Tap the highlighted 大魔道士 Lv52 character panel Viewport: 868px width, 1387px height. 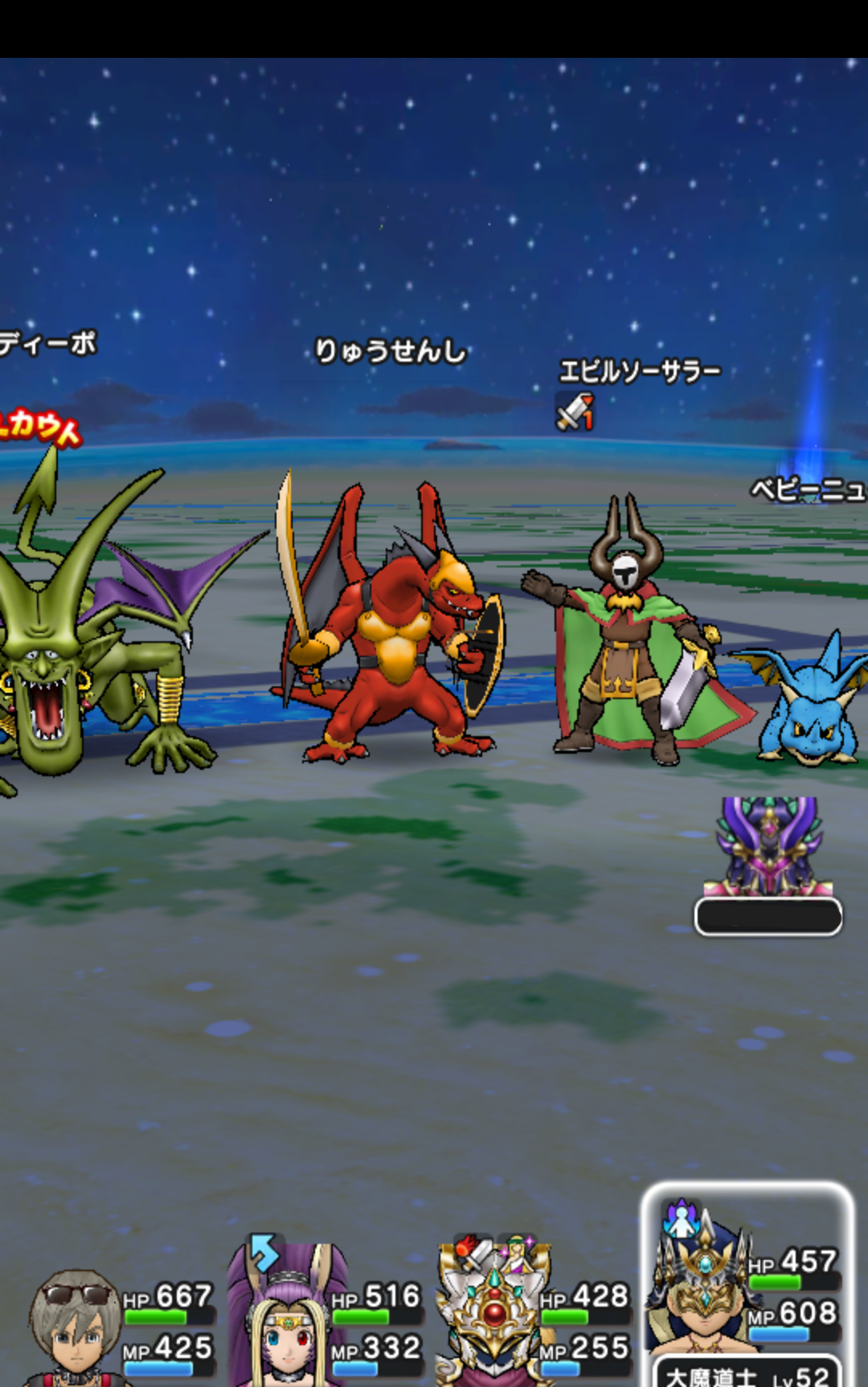click(746, 1286)
